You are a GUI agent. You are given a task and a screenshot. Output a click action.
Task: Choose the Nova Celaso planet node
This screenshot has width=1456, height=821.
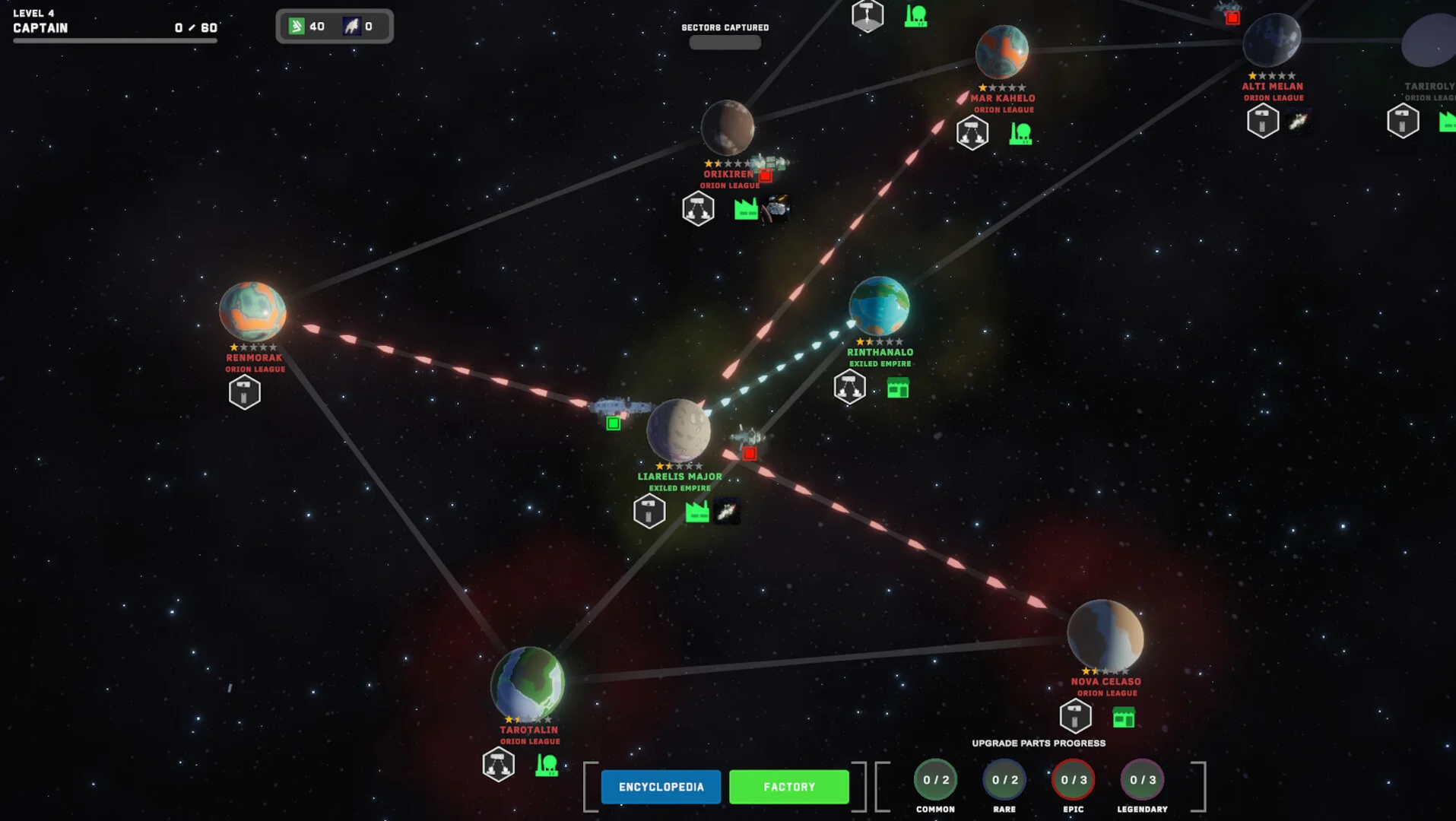coord(1105,635)
